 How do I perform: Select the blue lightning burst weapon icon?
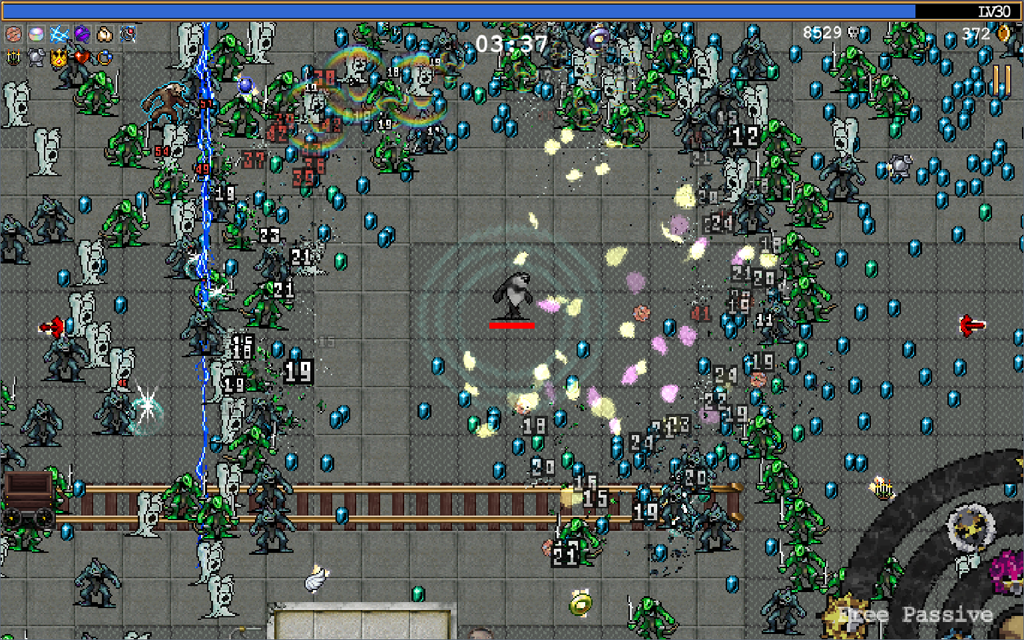[x=59, y=34]
